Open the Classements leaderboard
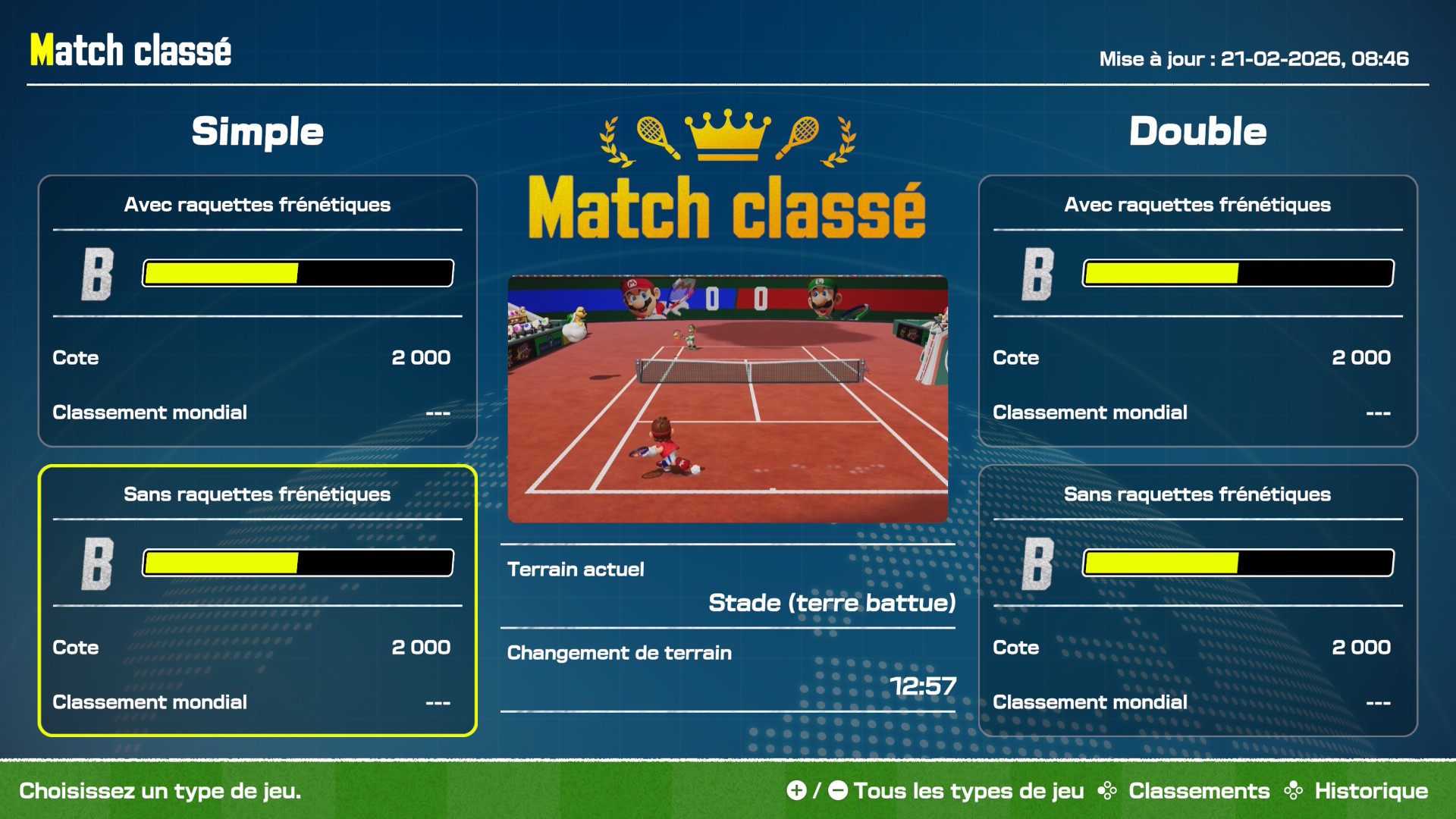 point(1198,791)
